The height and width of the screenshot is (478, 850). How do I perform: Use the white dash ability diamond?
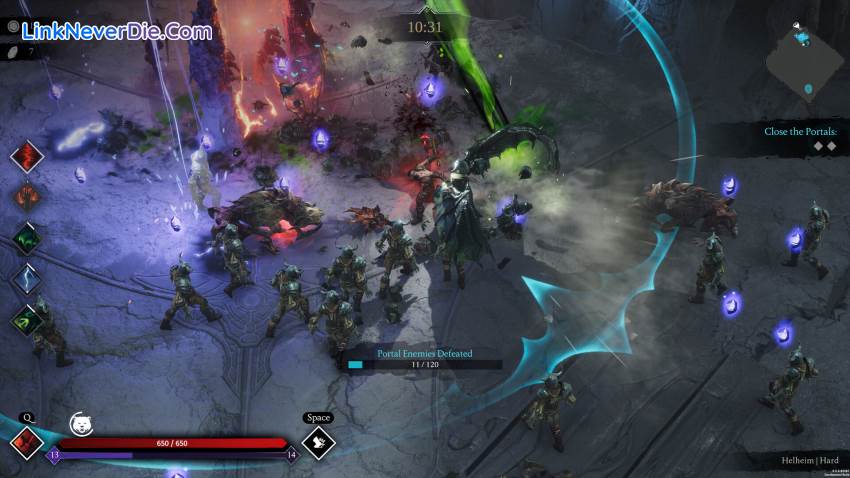pyautogui.click(x=318, y=442)
